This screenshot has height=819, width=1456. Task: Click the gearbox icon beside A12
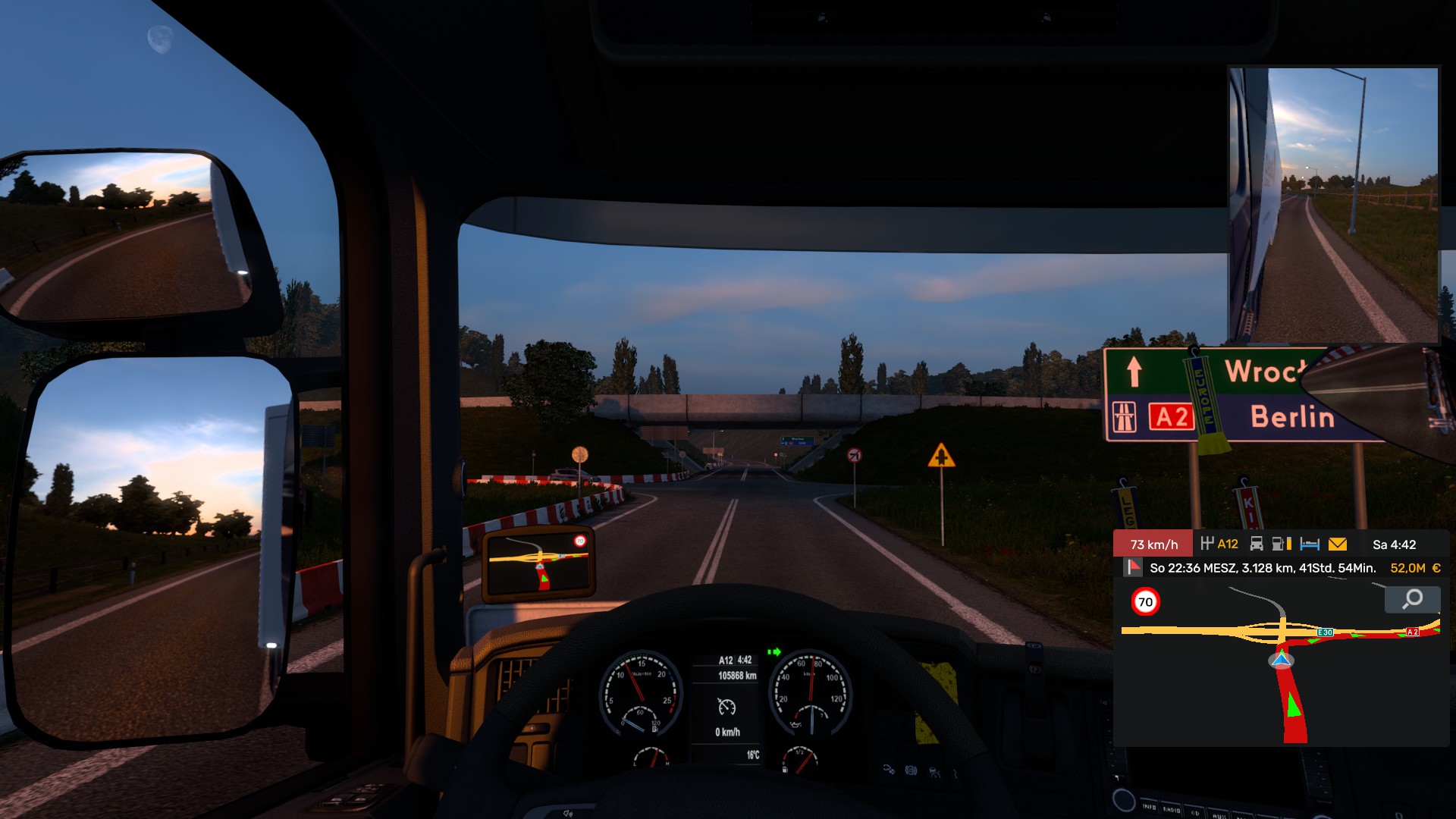point(1207,544)
